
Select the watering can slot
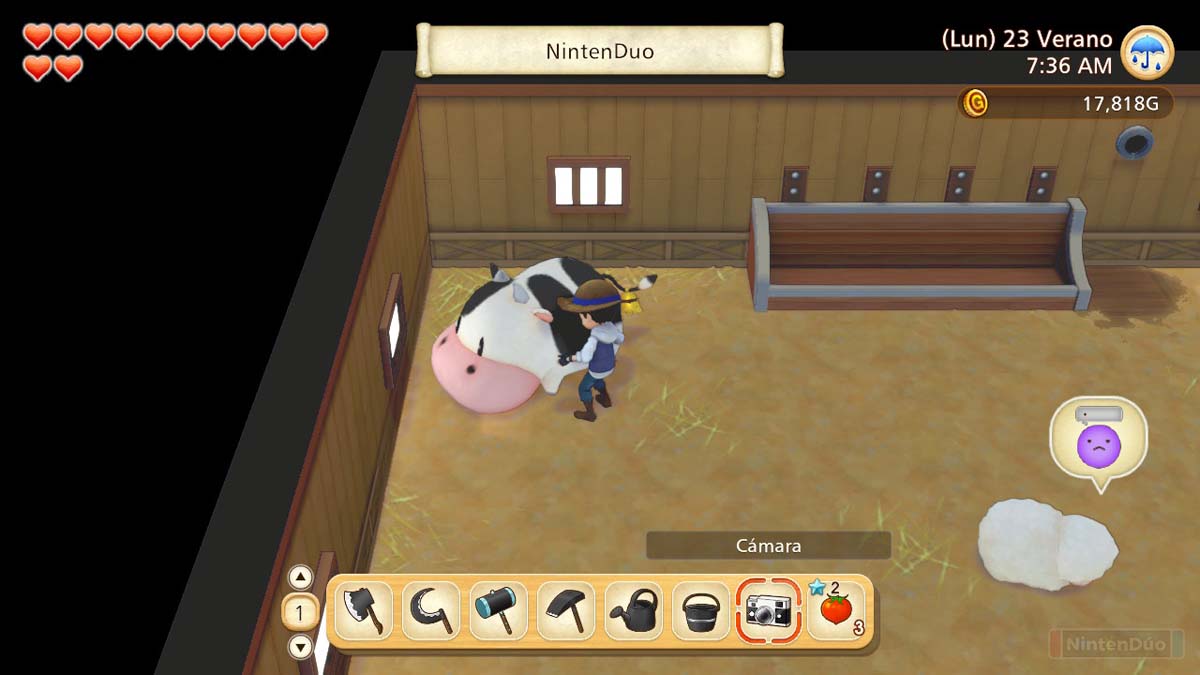coord(633,611)
